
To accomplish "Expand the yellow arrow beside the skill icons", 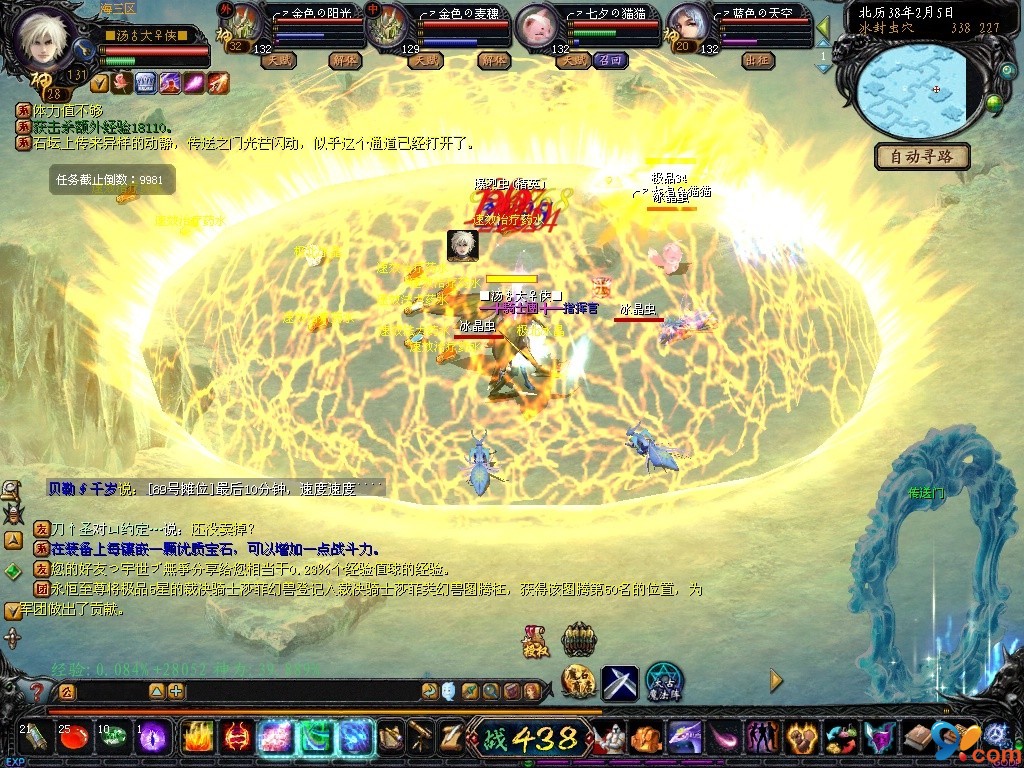I will pos(776,681).
